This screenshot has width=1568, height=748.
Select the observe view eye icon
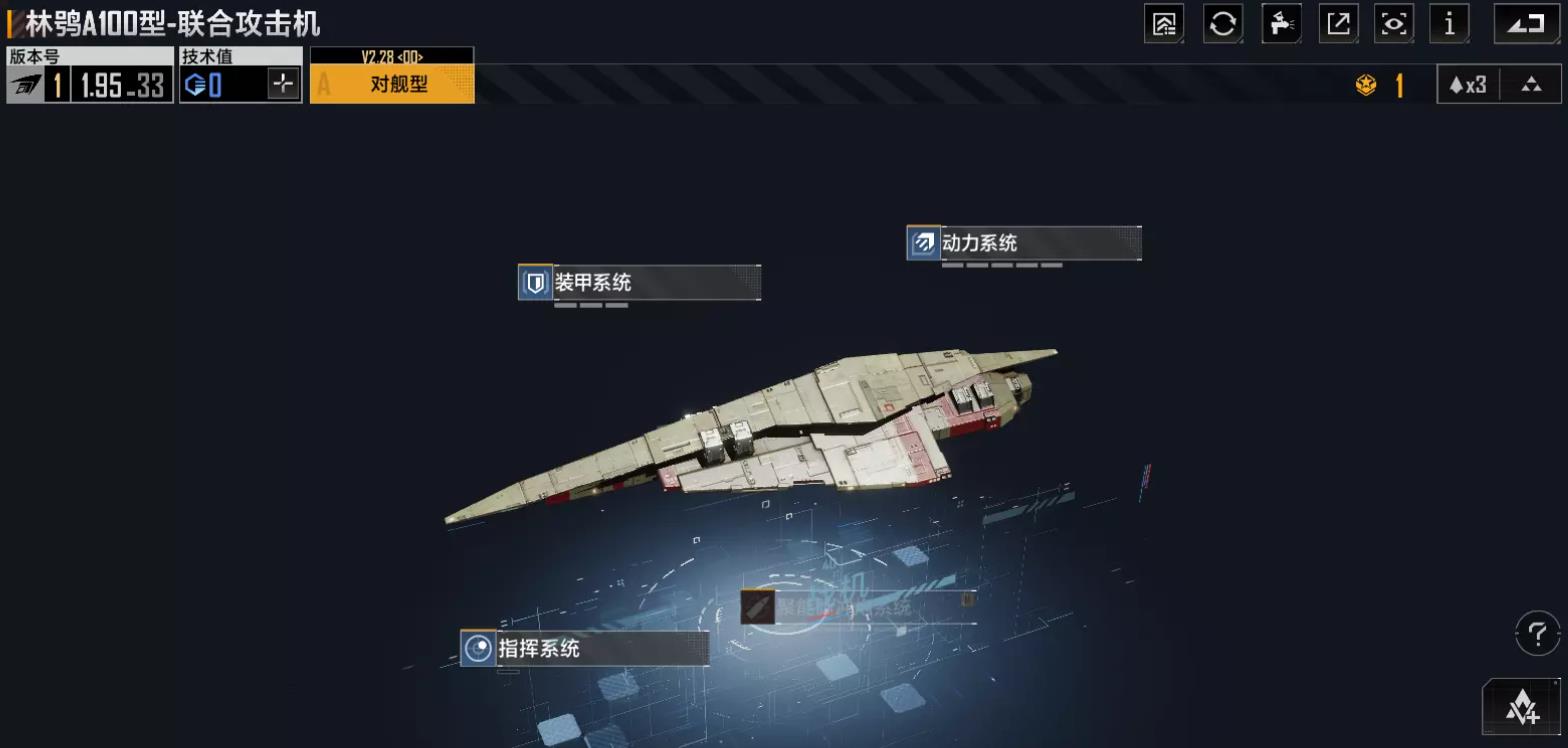(x=1394, y=24)
